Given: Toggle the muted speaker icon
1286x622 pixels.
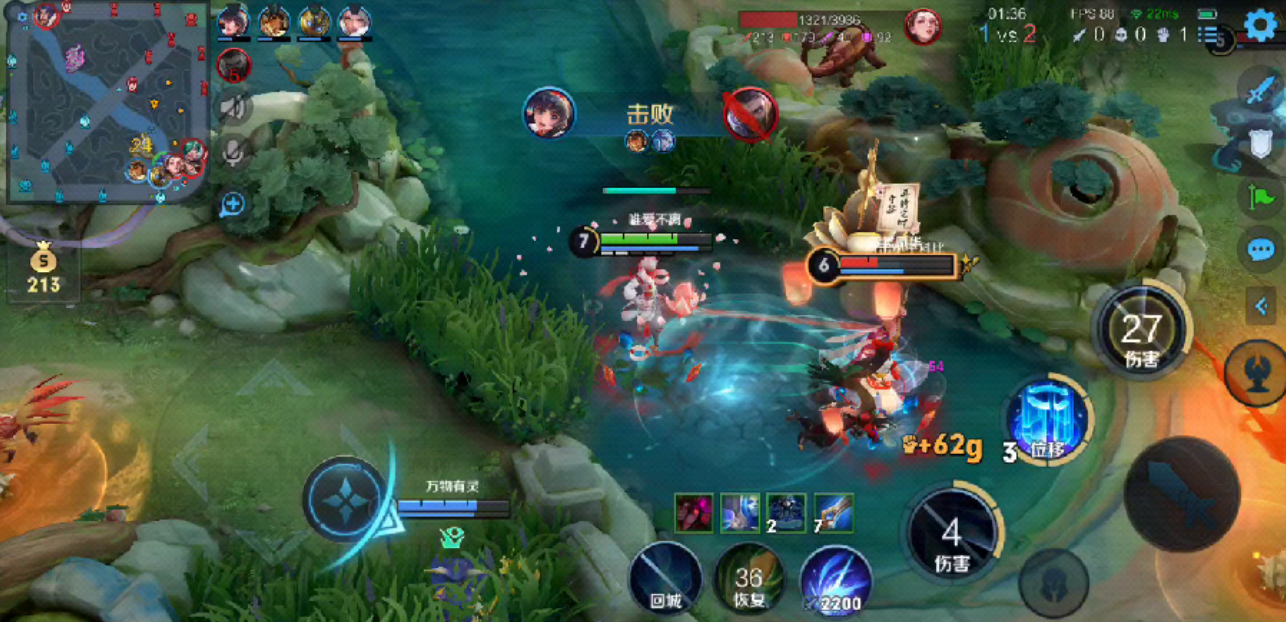Looking at the screenshot, I should click(x=234, y=106).
